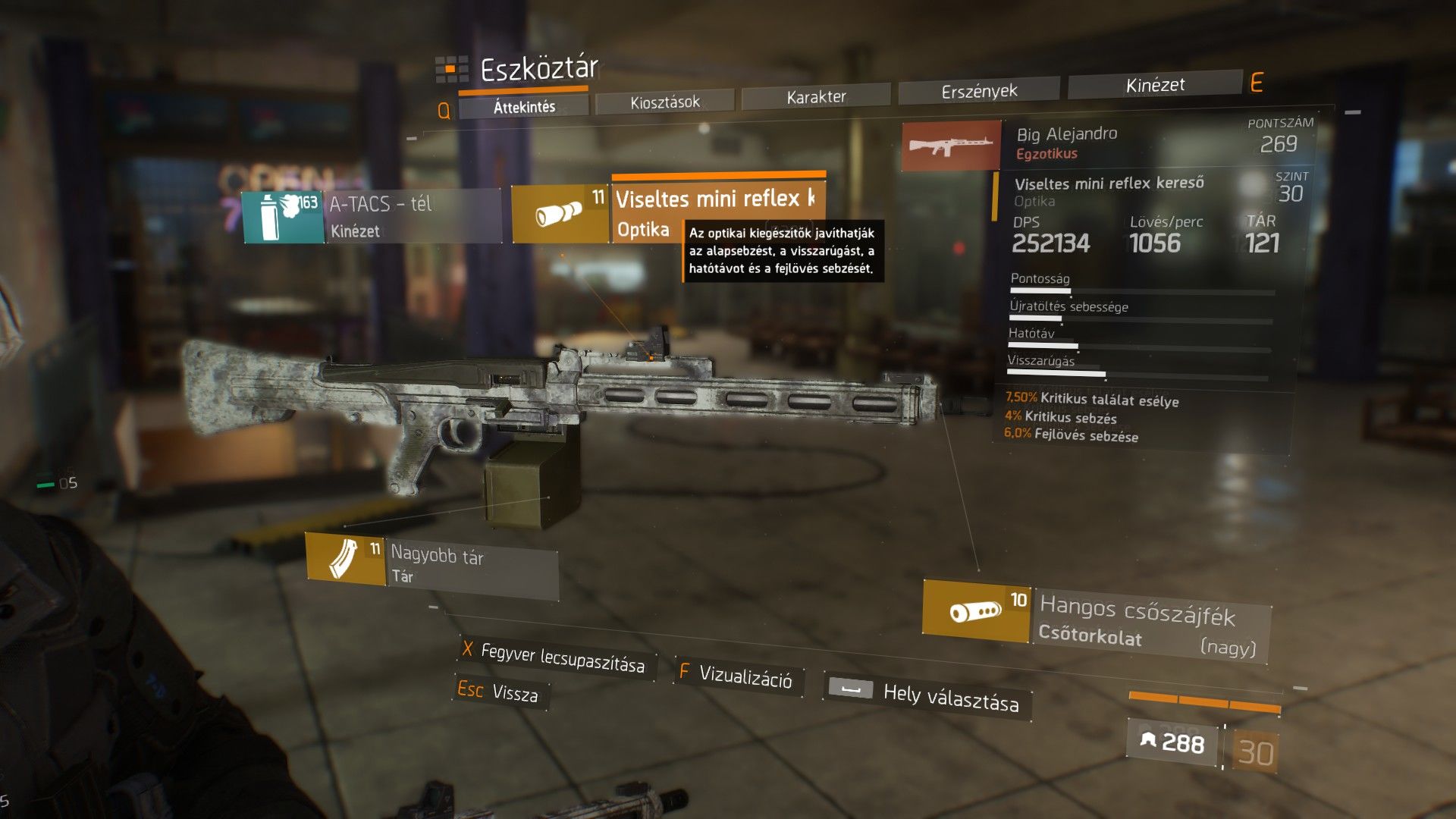Open the Kiosztások tab

pos(665,102)
